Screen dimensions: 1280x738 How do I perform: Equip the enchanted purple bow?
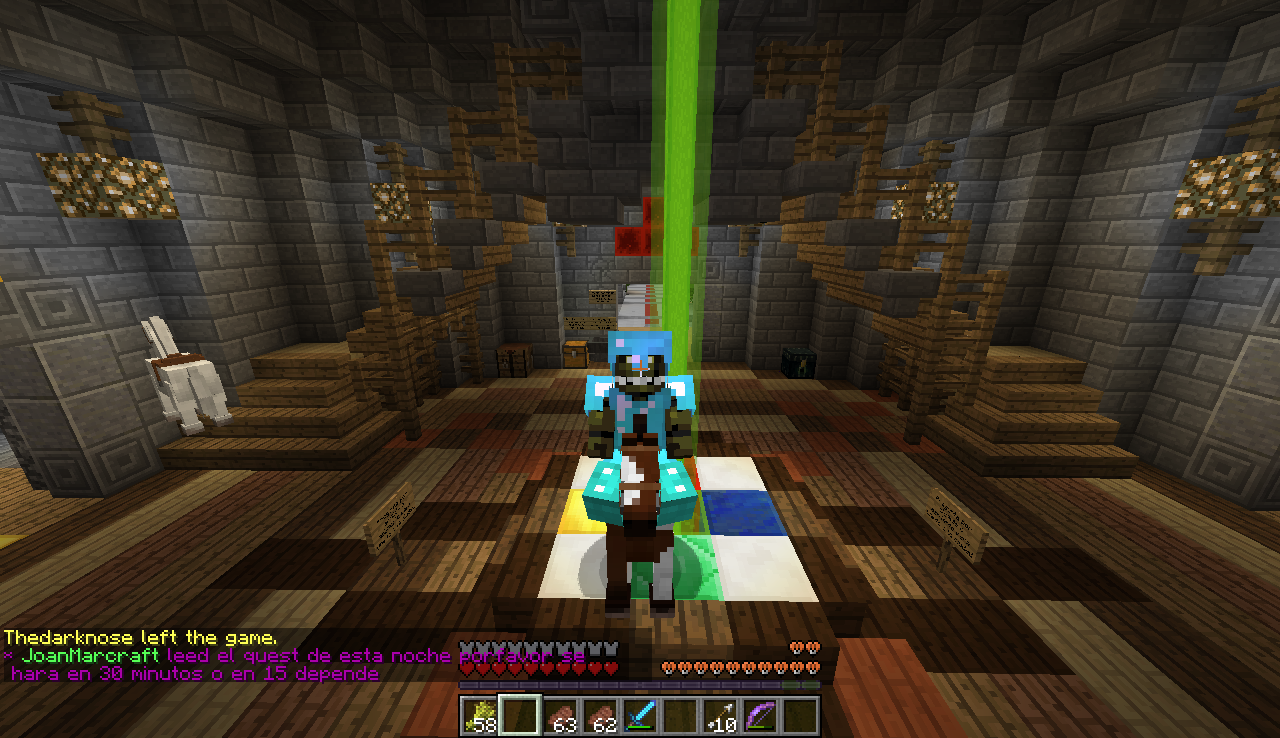tap(760, 716)
